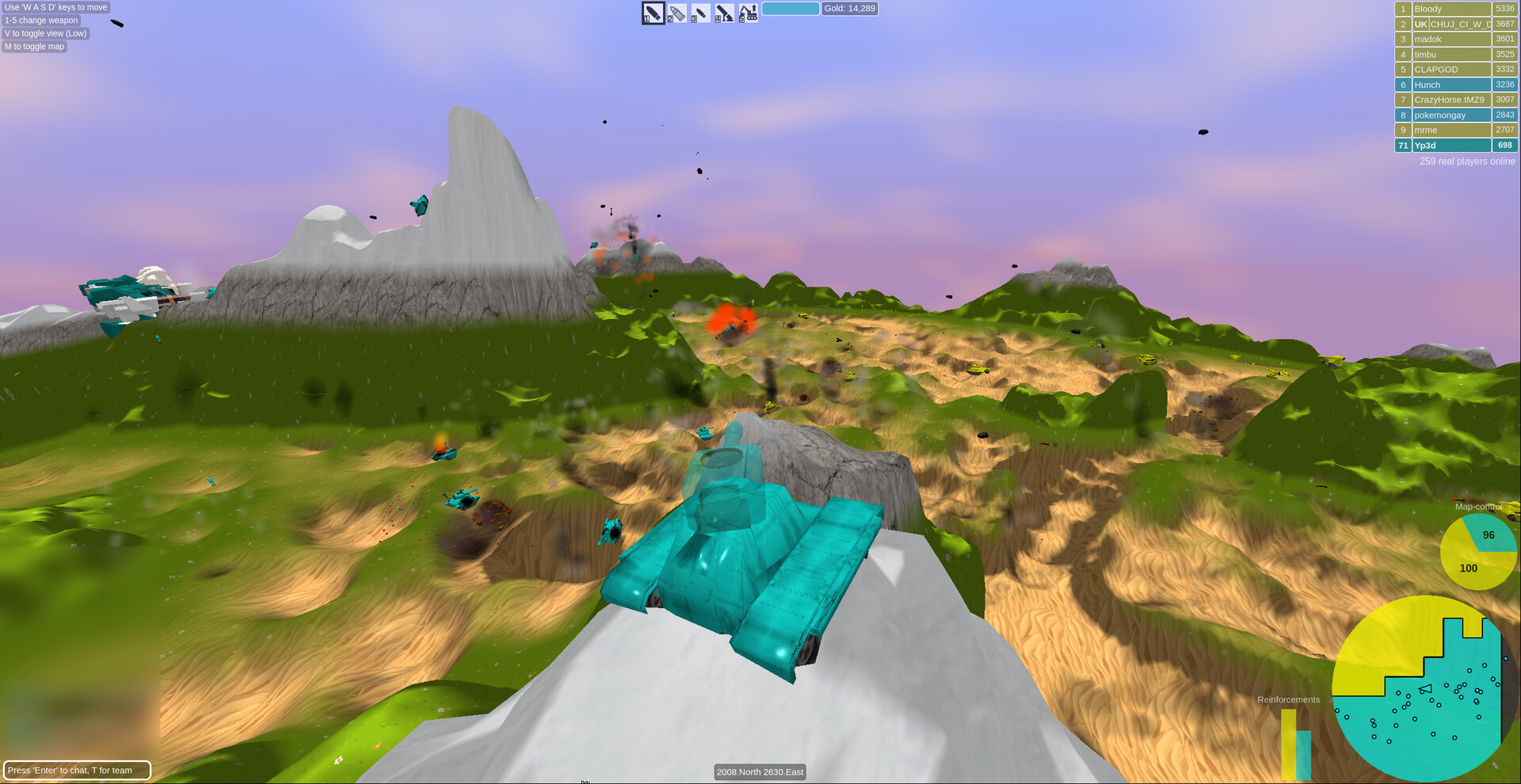Click the chat field labeled Press Enter
This screenshot has width=1521, height=784.
click(x=77, y=770)
